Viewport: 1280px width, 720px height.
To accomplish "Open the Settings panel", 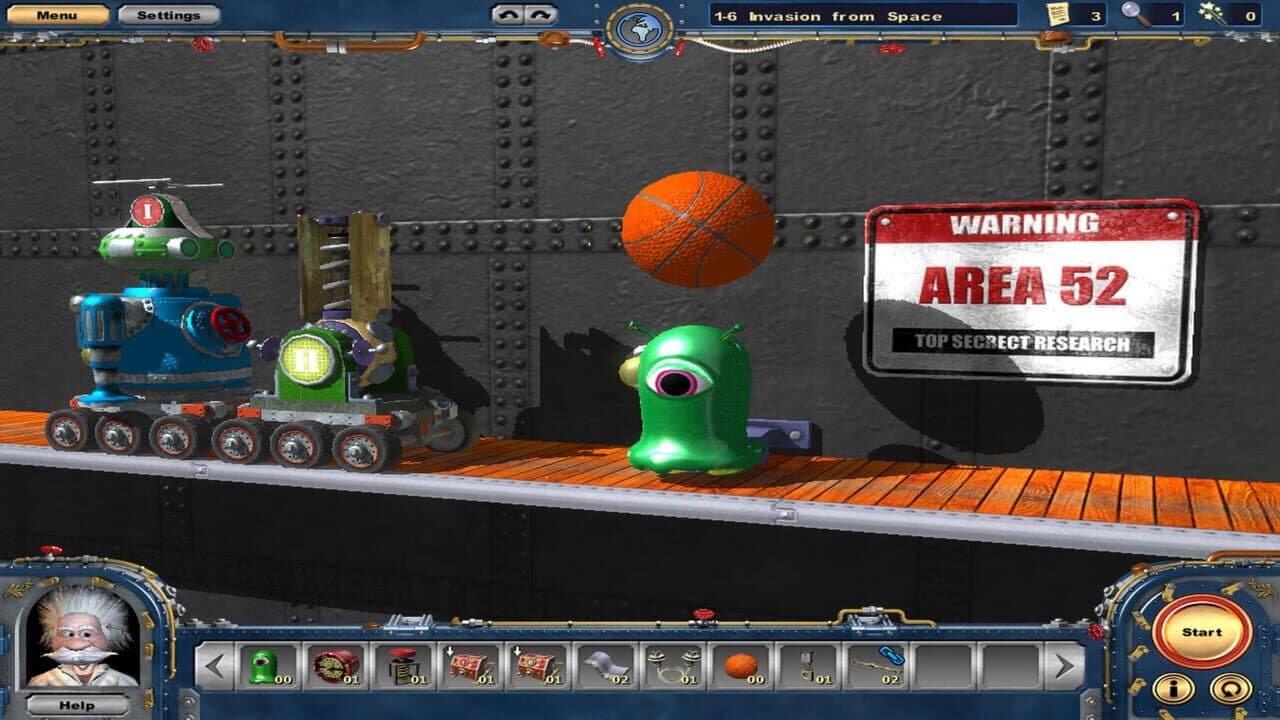I will click(166, 14).
